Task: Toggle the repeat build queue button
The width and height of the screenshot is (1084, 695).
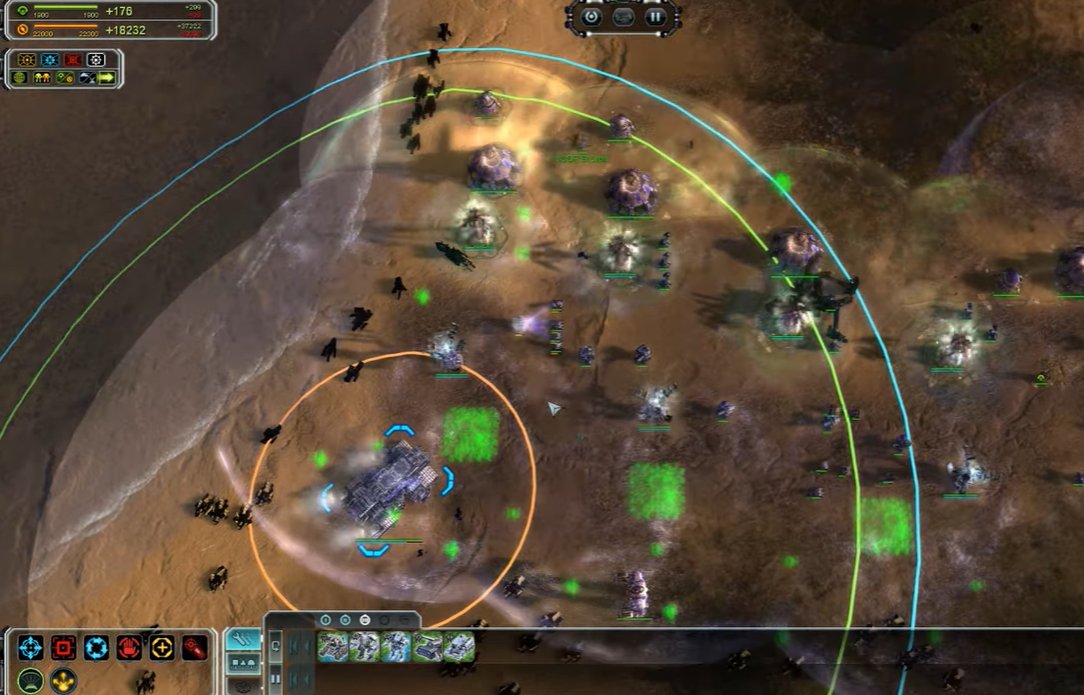Action: 275,647
